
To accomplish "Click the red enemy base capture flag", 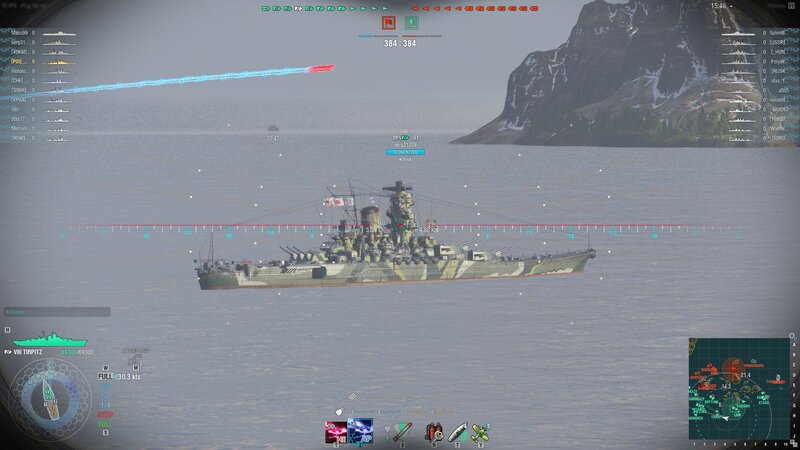I will point(388,22).
